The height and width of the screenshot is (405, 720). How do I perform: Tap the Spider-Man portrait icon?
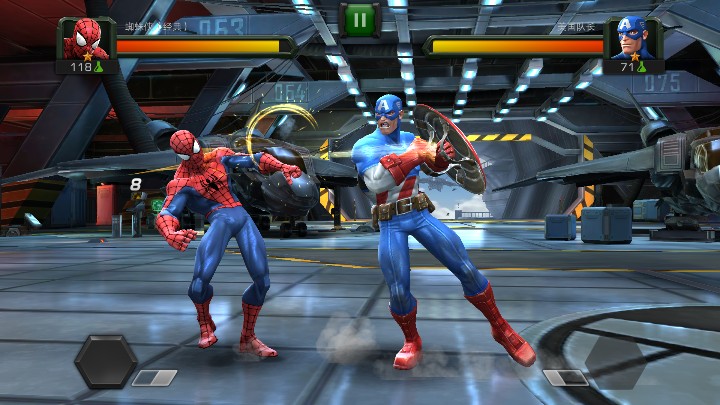click(x=86, y=39)
